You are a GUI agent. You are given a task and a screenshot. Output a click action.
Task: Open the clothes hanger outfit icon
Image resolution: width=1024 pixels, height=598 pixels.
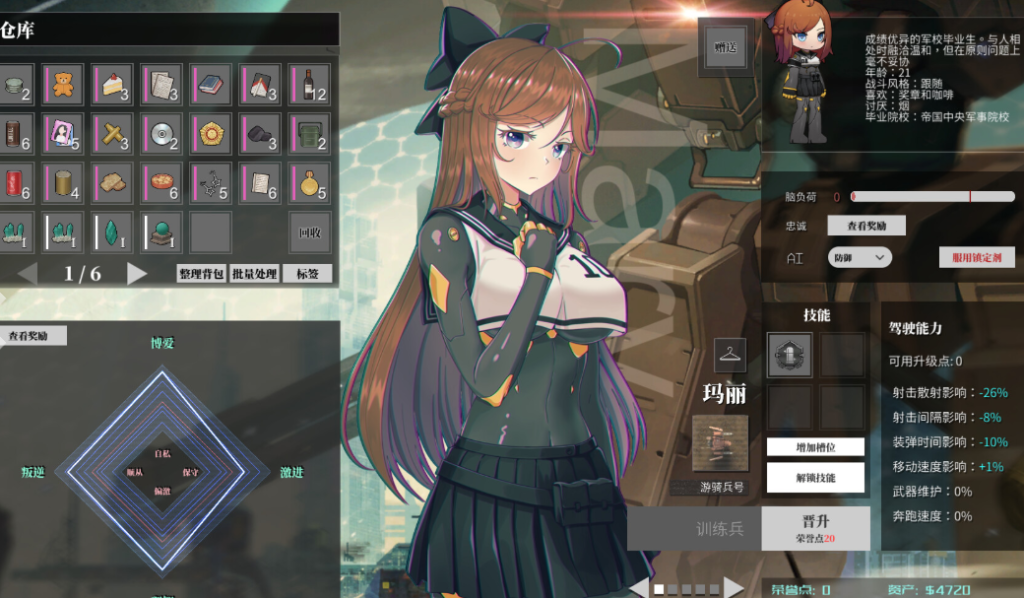tap(730, 354)
